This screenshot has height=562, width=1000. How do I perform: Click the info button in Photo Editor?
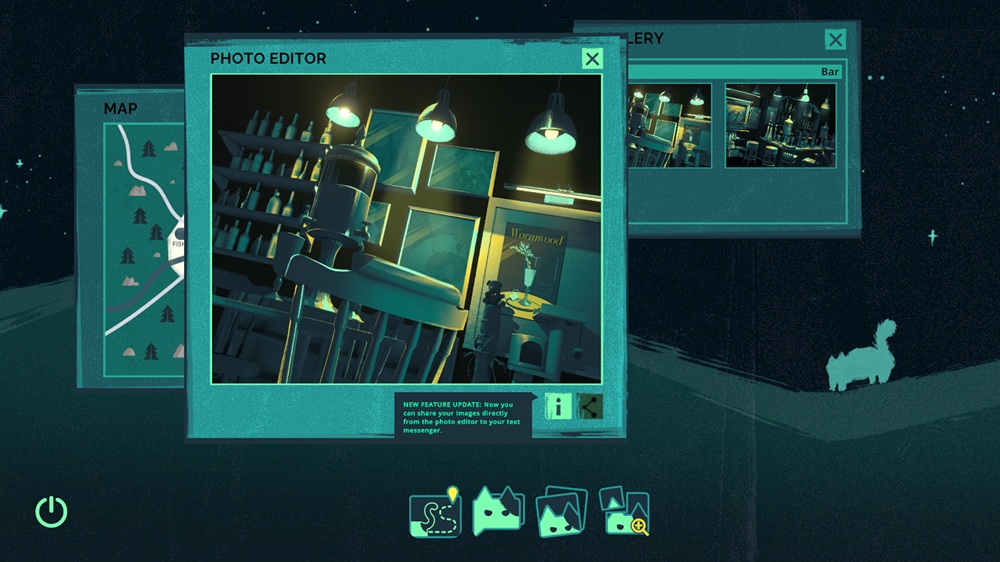click(559, 406)
